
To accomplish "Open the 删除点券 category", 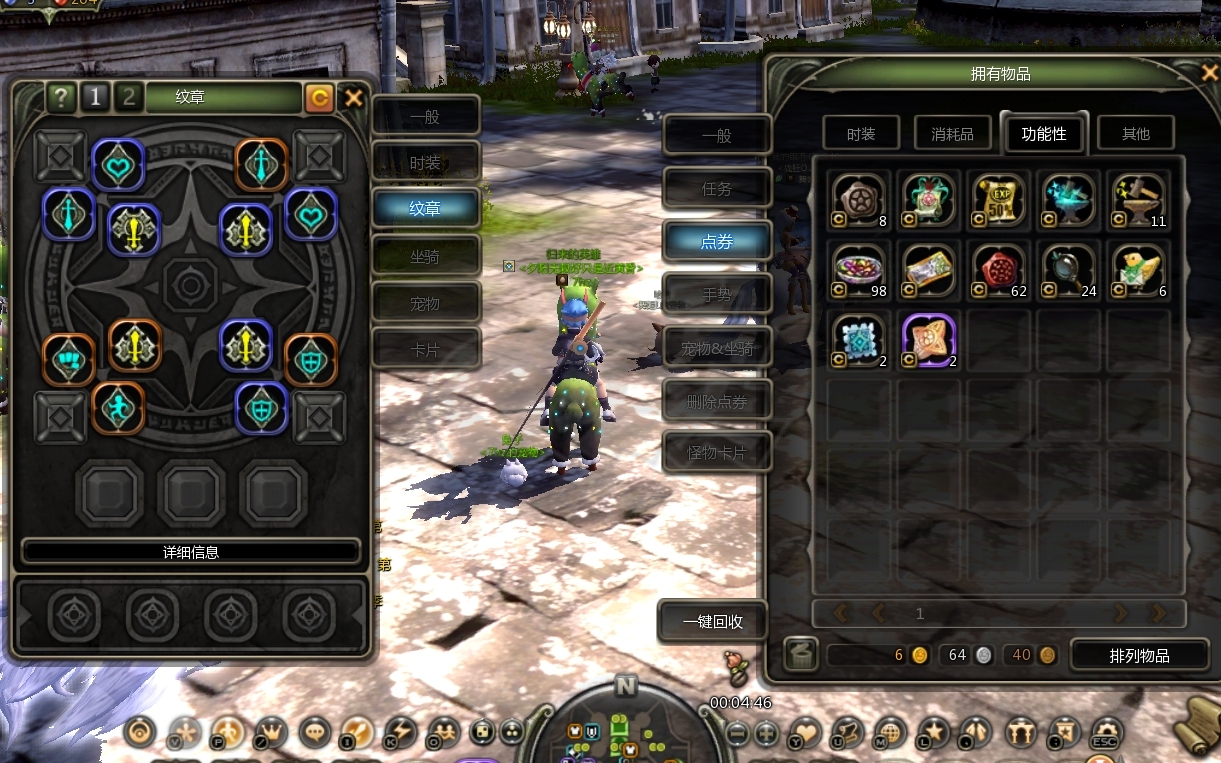I will tap(717, 402).
